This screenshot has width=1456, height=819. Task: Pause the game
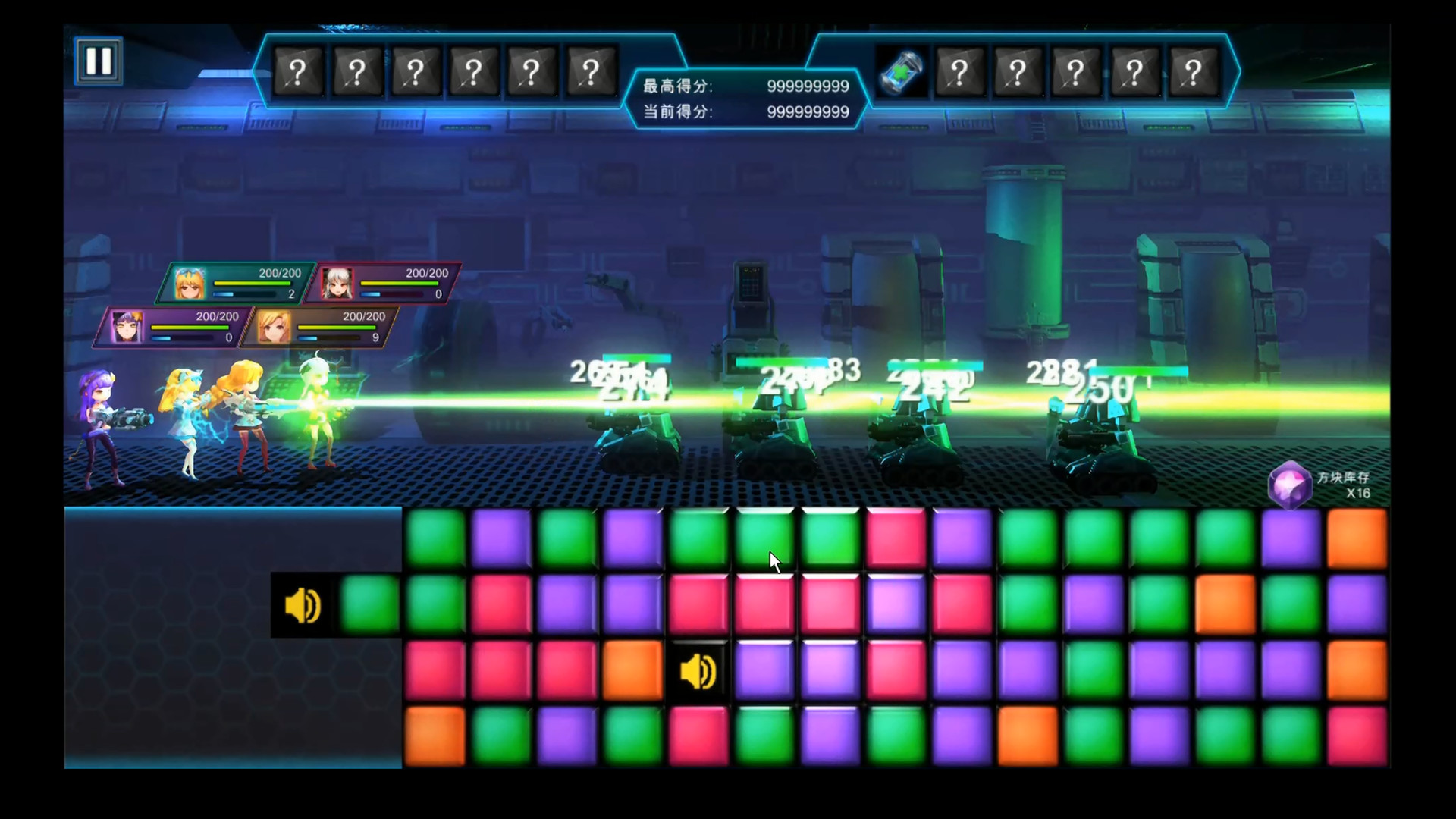click(x=99, y=61)
